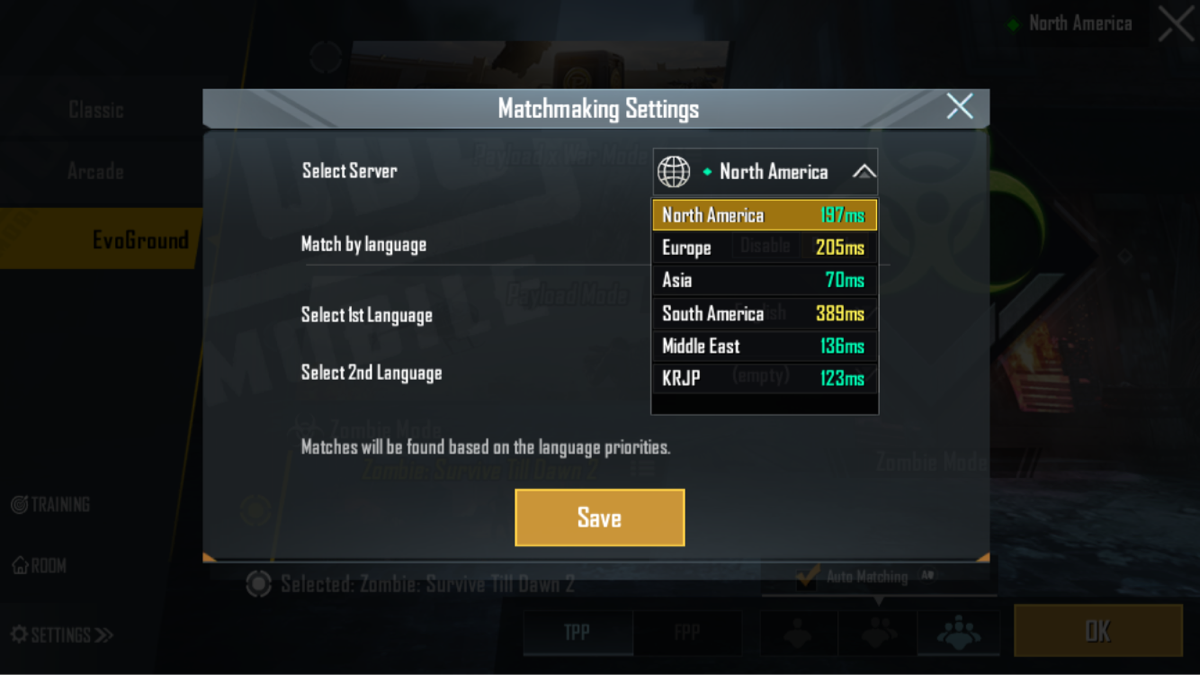
Task: Pick the Asia server
Action: pyautogui.click(x=764, y=281)
